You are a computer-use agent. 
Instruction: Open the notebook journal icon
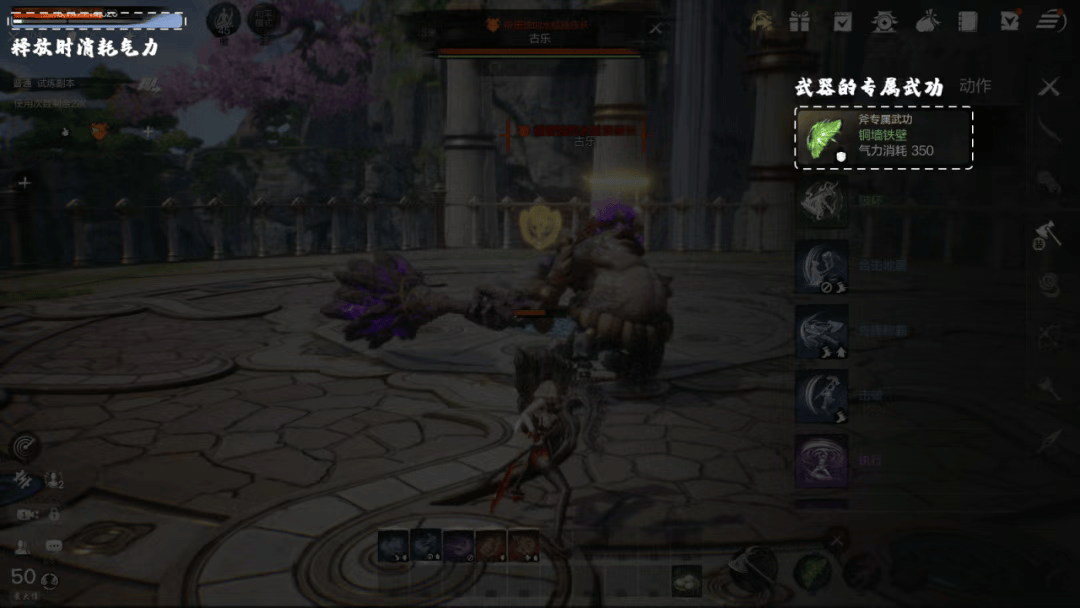click(x=967, y=20)
